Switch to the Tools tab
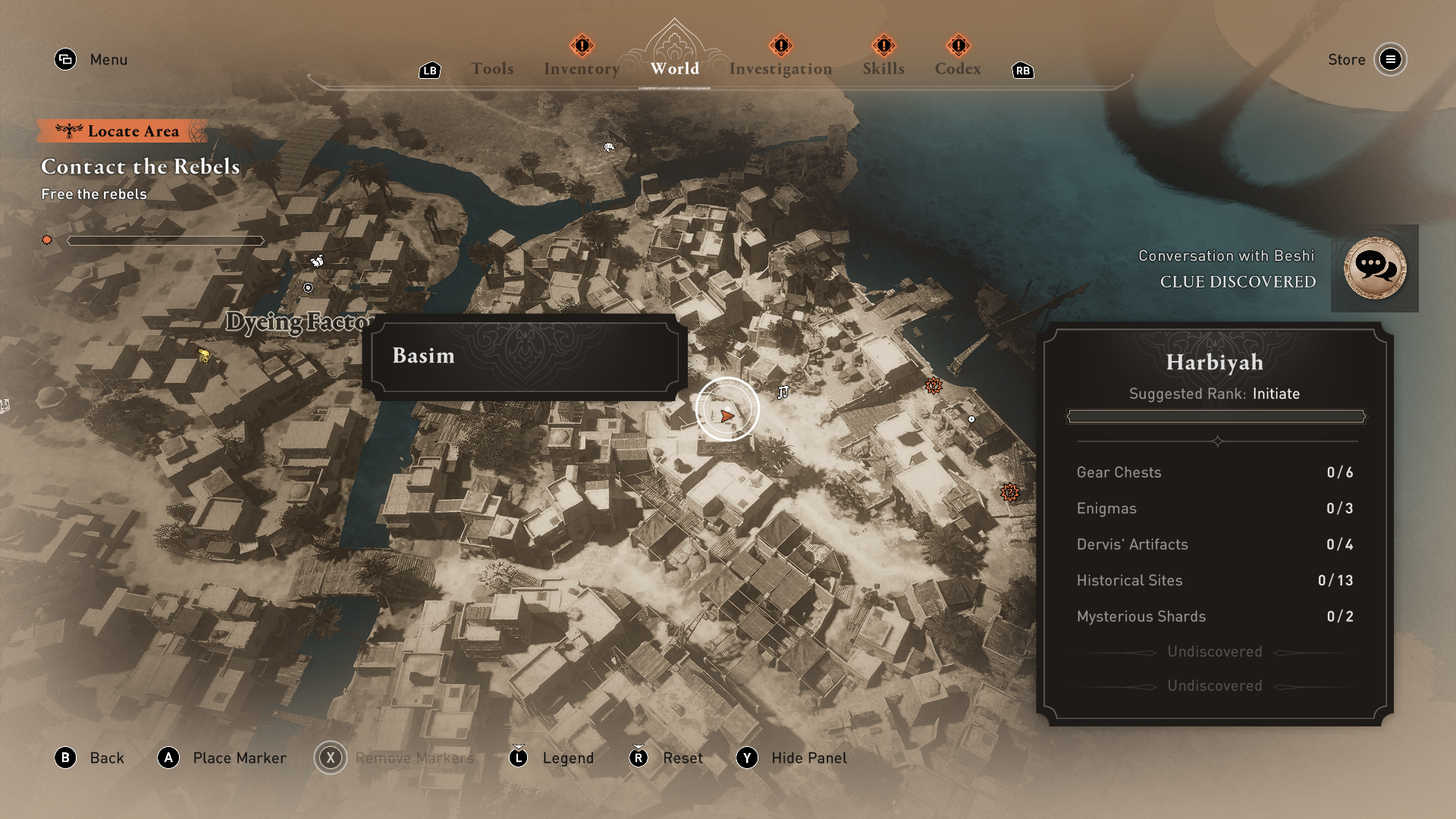Image resolution: width=1456 pixels, height=819 pixels. click(x=492, y=68)
